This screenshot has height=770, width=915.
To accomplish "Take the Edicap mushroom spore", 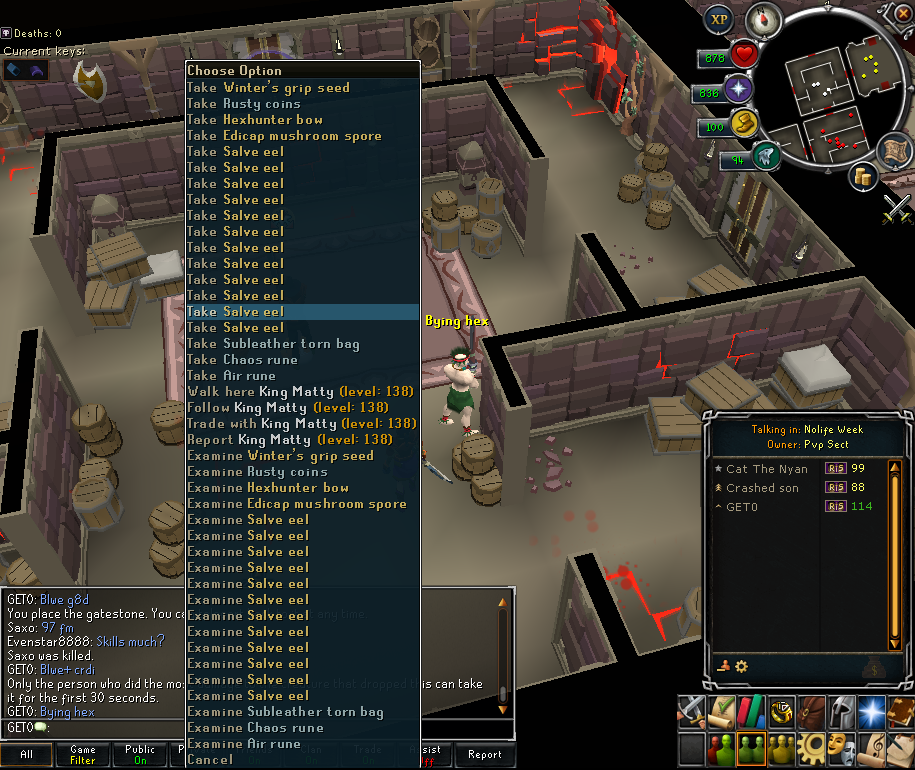I will tap(284, 136).
